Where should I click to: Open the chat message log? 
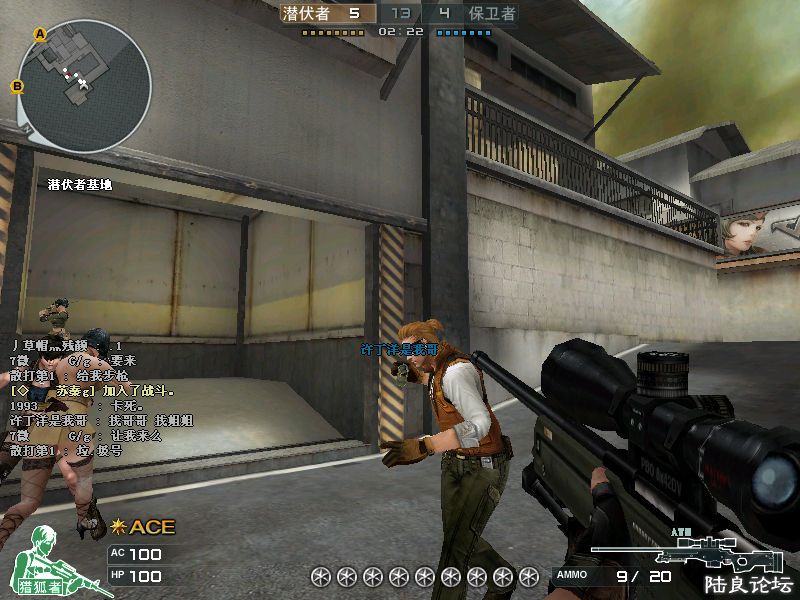[100, 398]
